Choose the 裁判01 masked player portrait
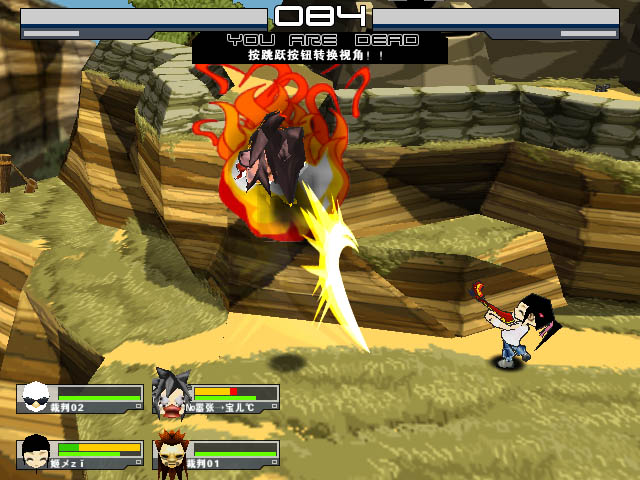Viewport: 640px width, 480px height. tap(171, 451)
